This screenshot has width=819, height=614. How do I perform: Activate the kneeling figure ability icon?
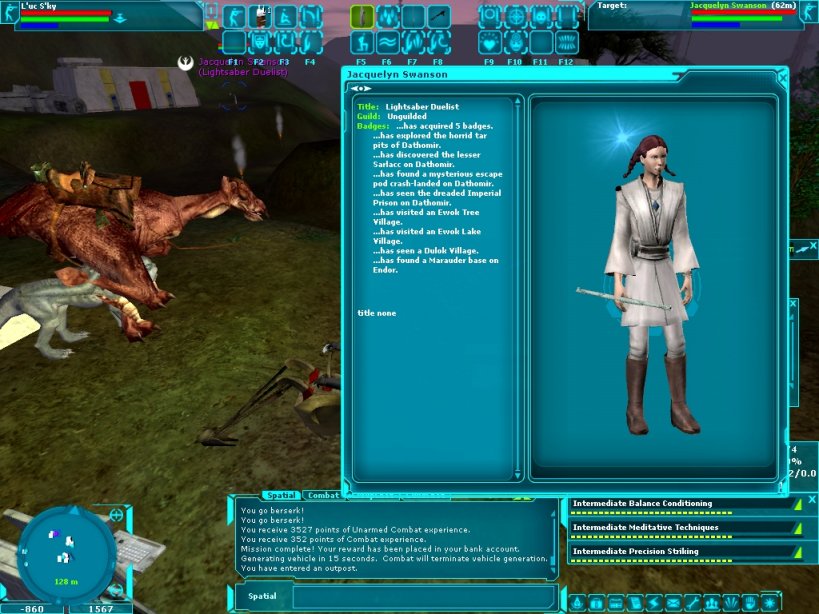(361, 42)
